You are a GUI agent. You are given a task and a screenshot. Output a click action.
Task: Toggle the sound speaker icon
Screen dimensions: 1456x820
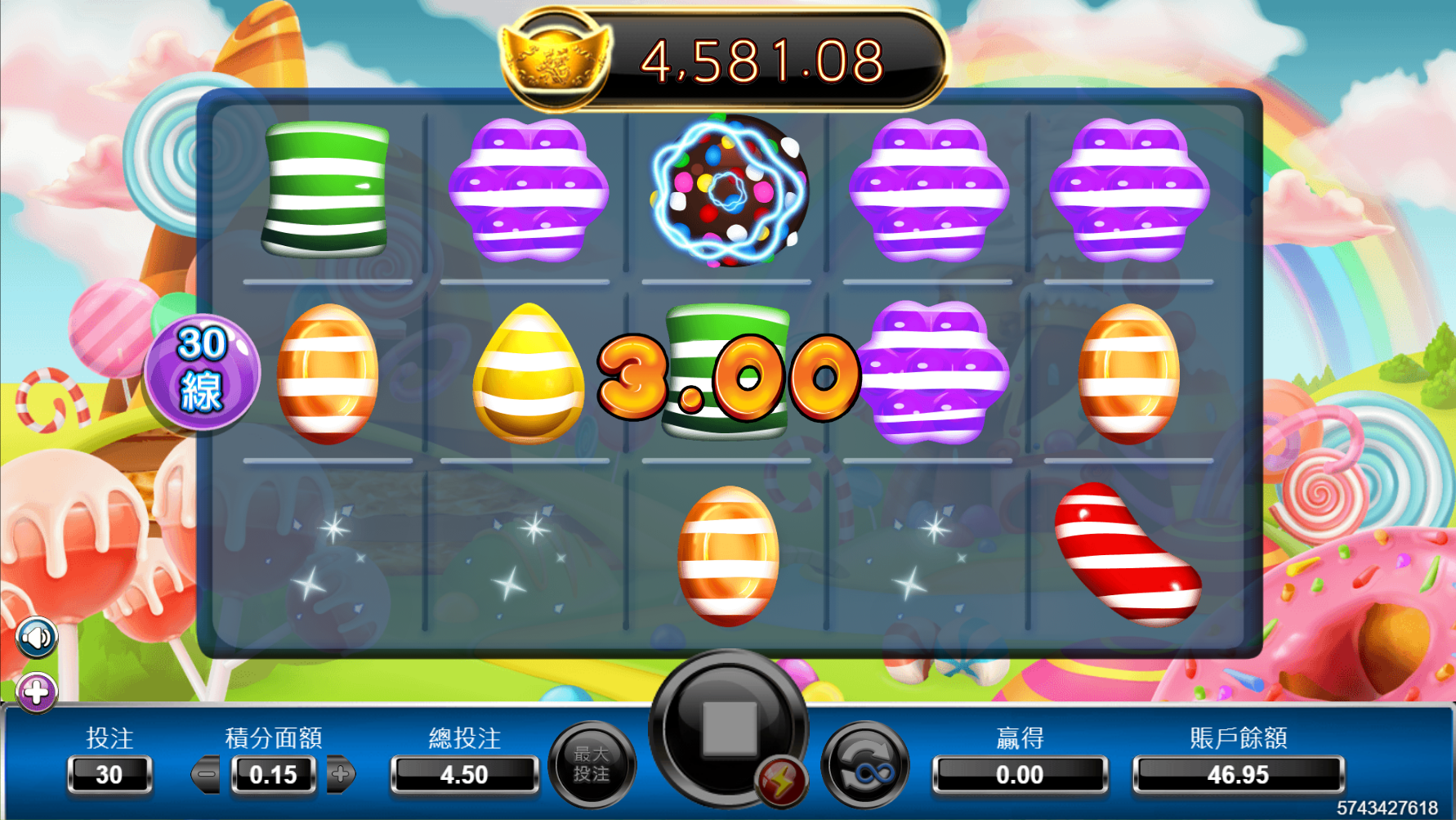36,637
